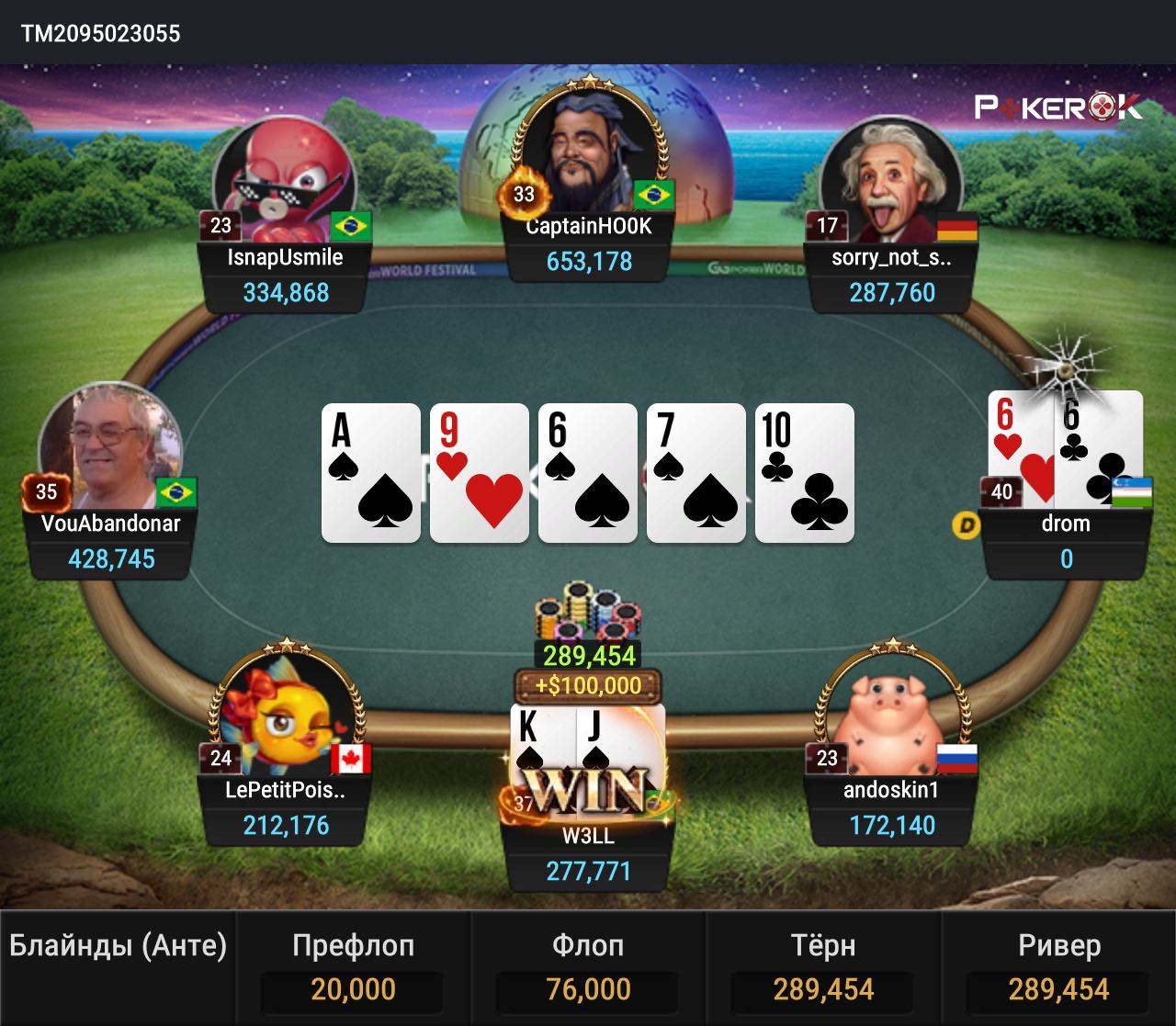Select W3LL's player name panel

[589, 854]
